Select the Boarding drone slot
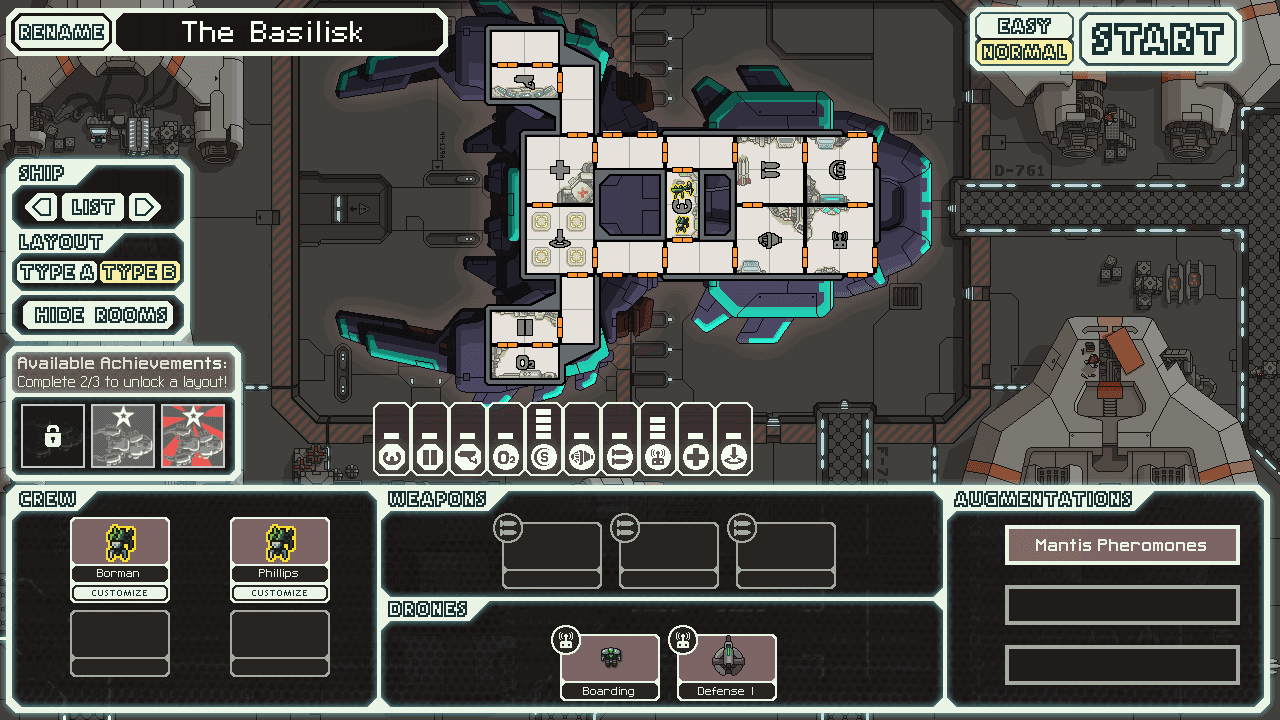1280x720 pixels. pos(609,665)
